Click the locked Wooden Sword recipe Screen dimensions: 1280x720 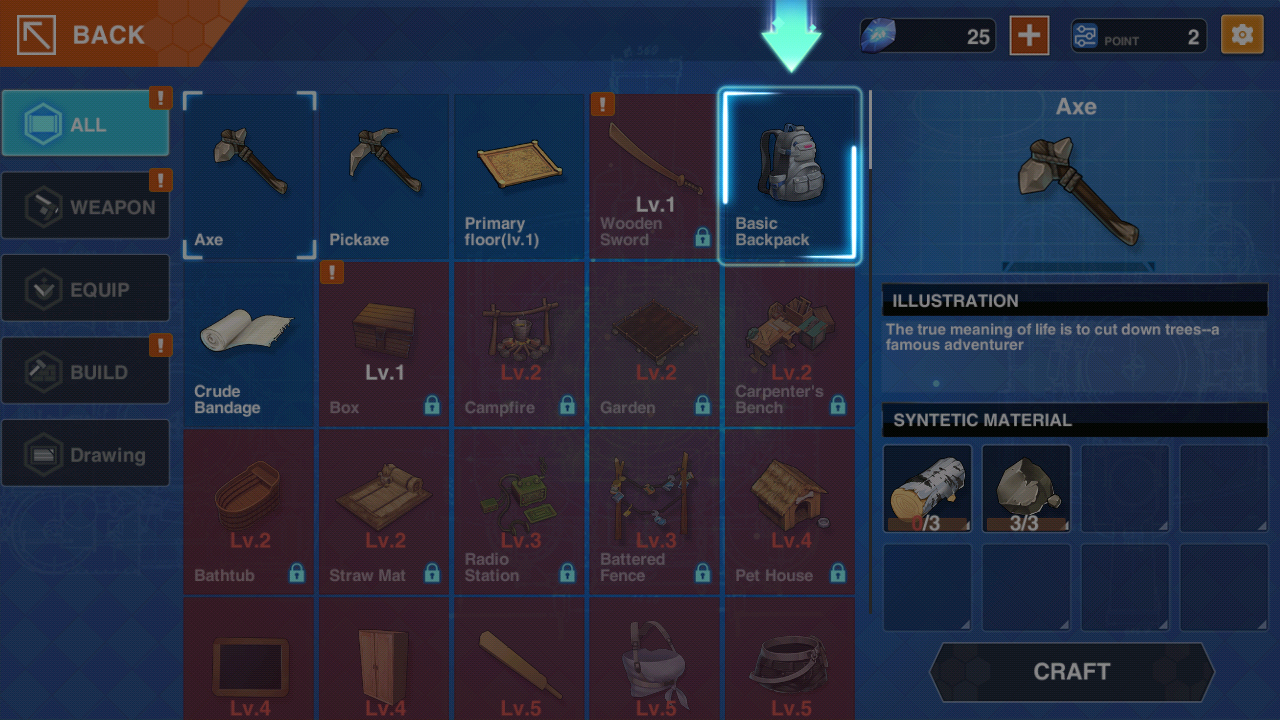click(x=655, y=176)
